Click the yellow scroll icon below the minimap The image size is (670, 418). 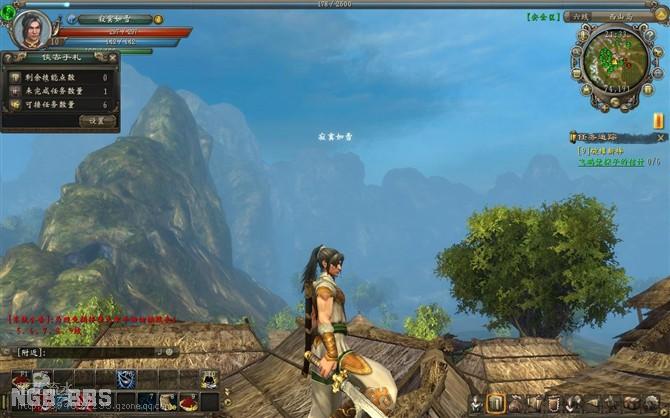coord(659,121)
